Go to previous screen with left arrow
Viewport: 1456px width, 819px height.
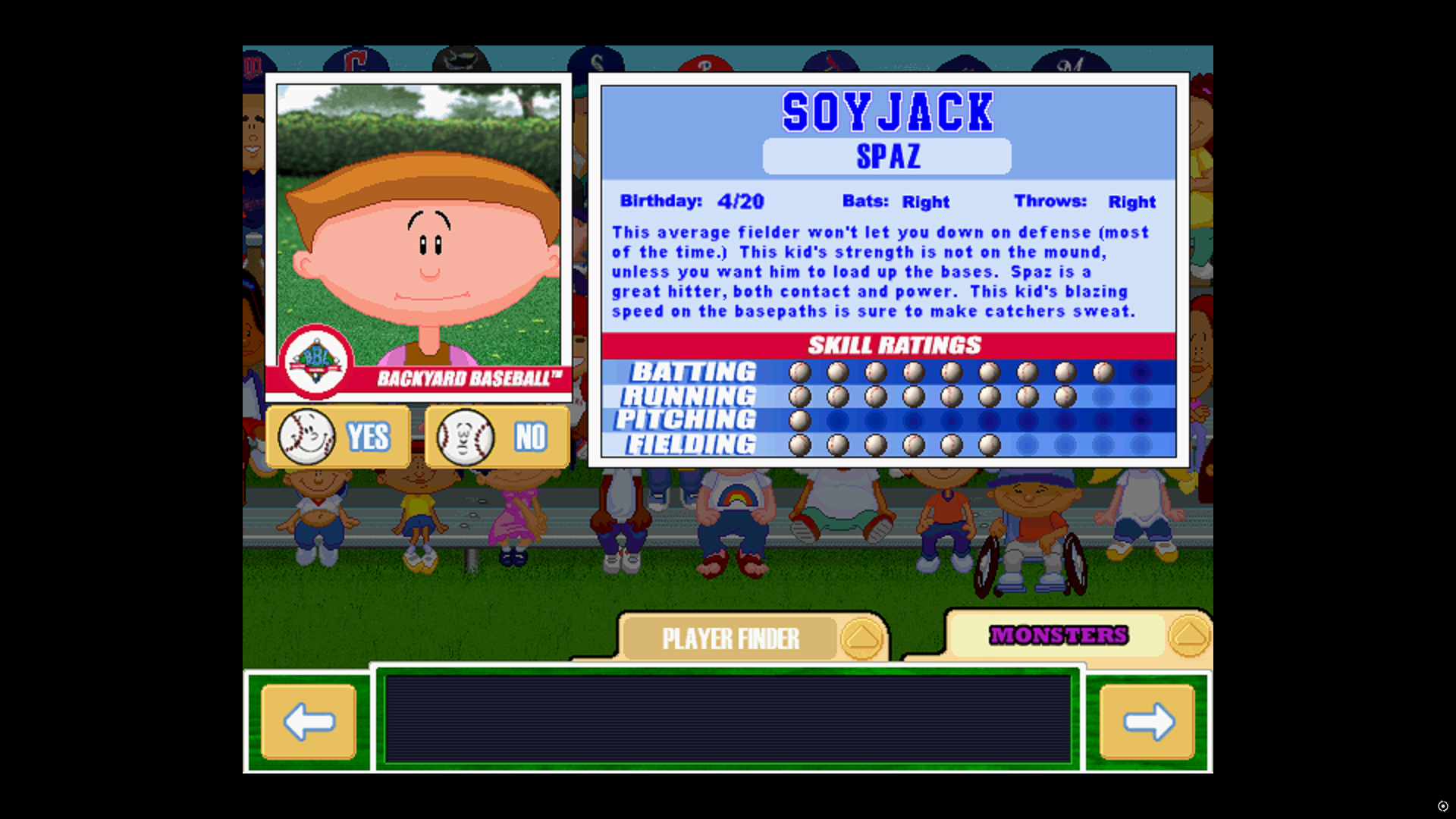point(309,721)
